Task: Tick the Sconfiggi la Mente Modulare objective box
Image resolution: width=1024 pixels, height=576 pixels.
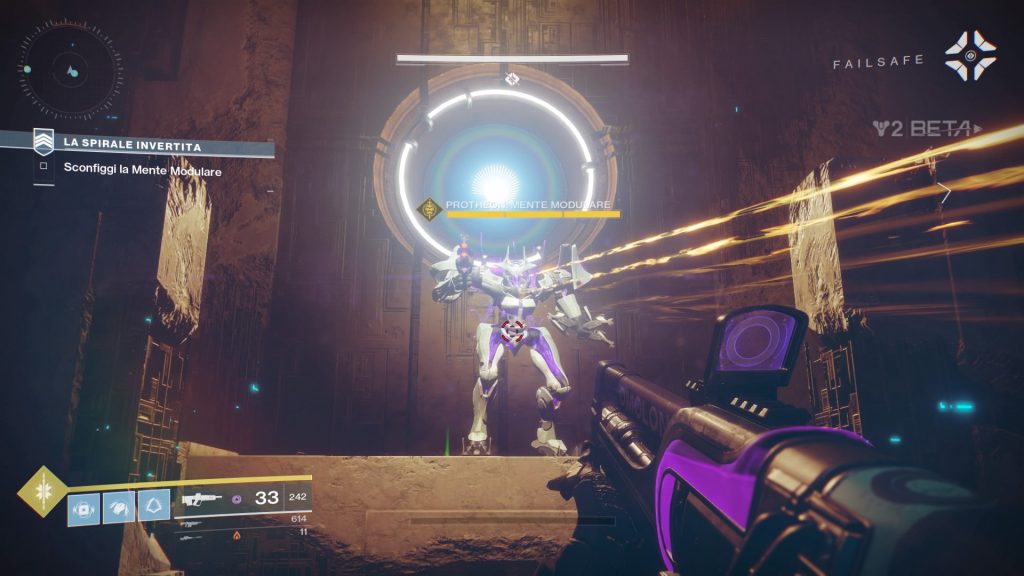Action: point(43,170)
